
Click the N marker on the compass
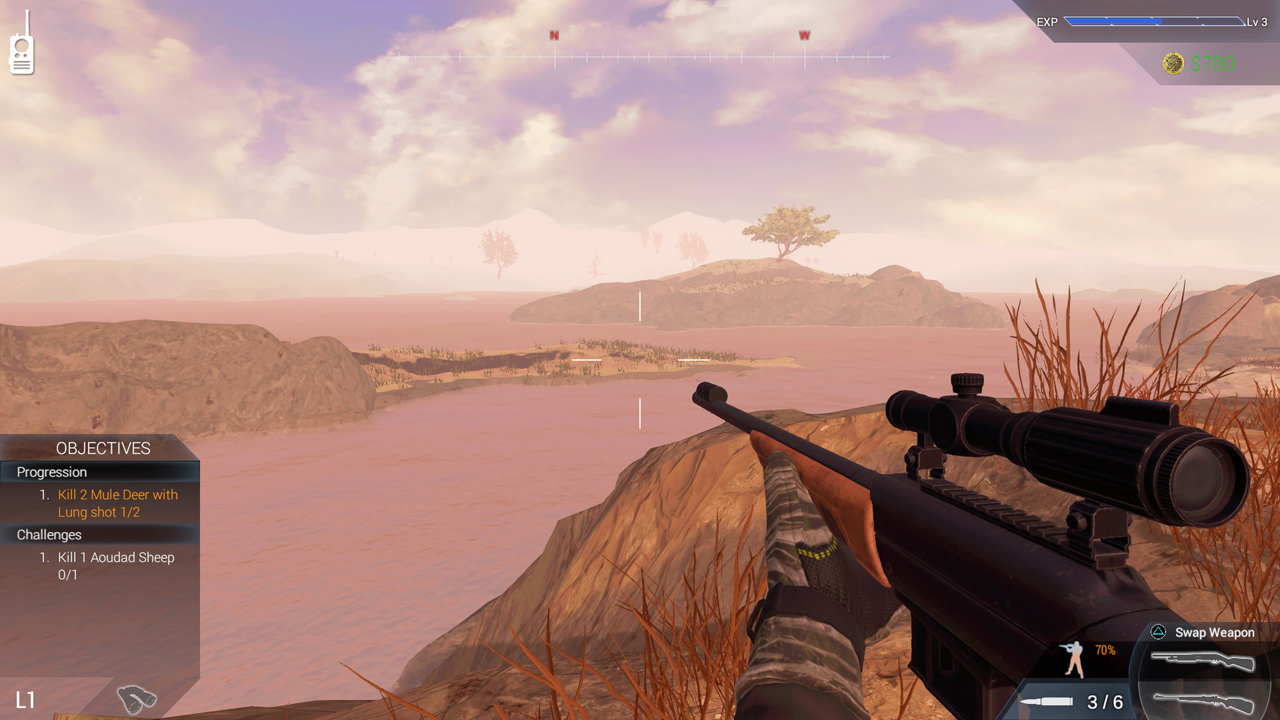click(553, 35)
